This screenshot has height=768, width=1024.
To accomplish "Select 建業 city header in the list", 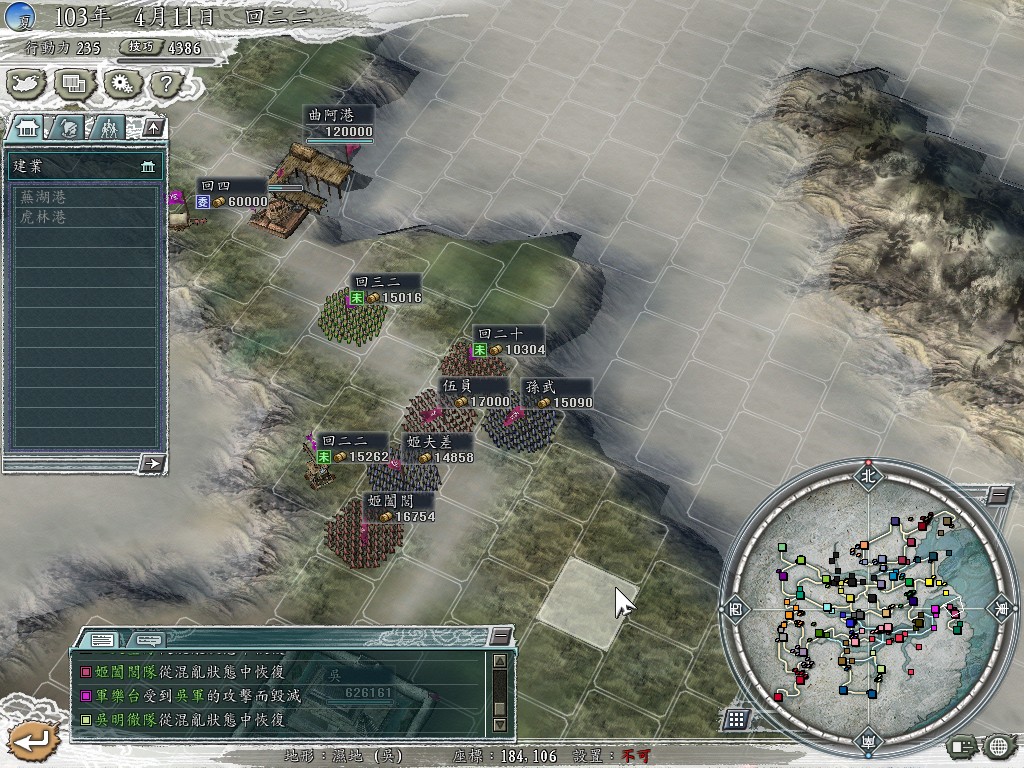I will point(84,165).
